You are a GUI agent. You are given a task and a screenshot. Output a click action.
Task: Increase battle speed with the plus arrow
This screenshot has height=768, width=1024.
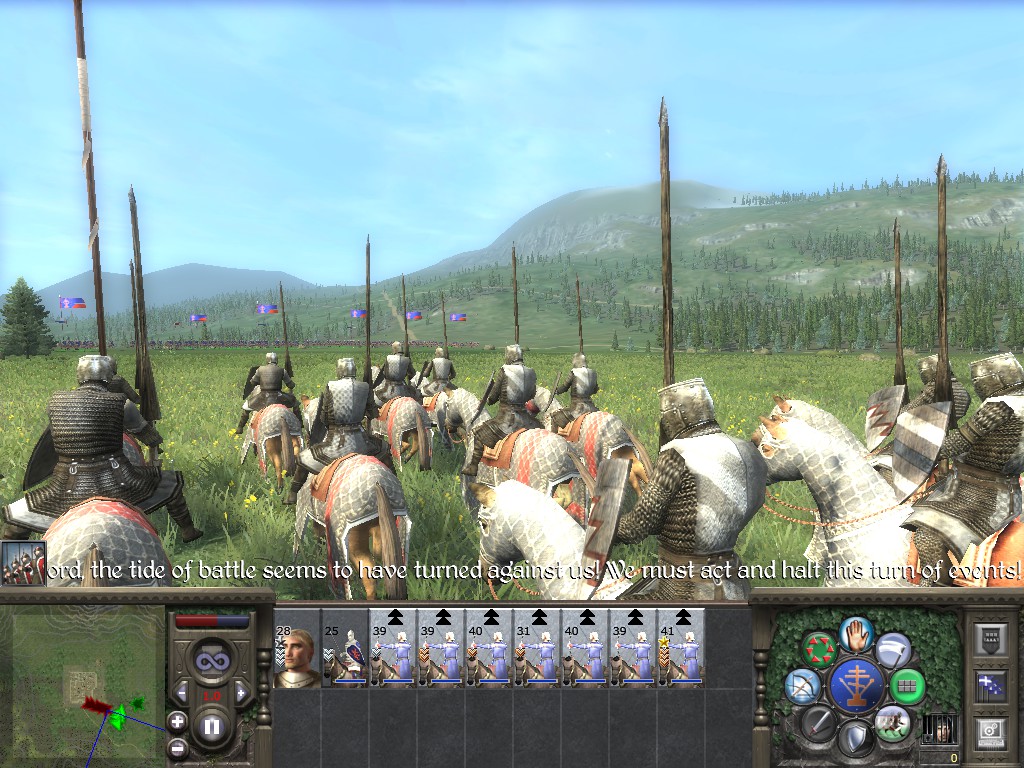241,694
